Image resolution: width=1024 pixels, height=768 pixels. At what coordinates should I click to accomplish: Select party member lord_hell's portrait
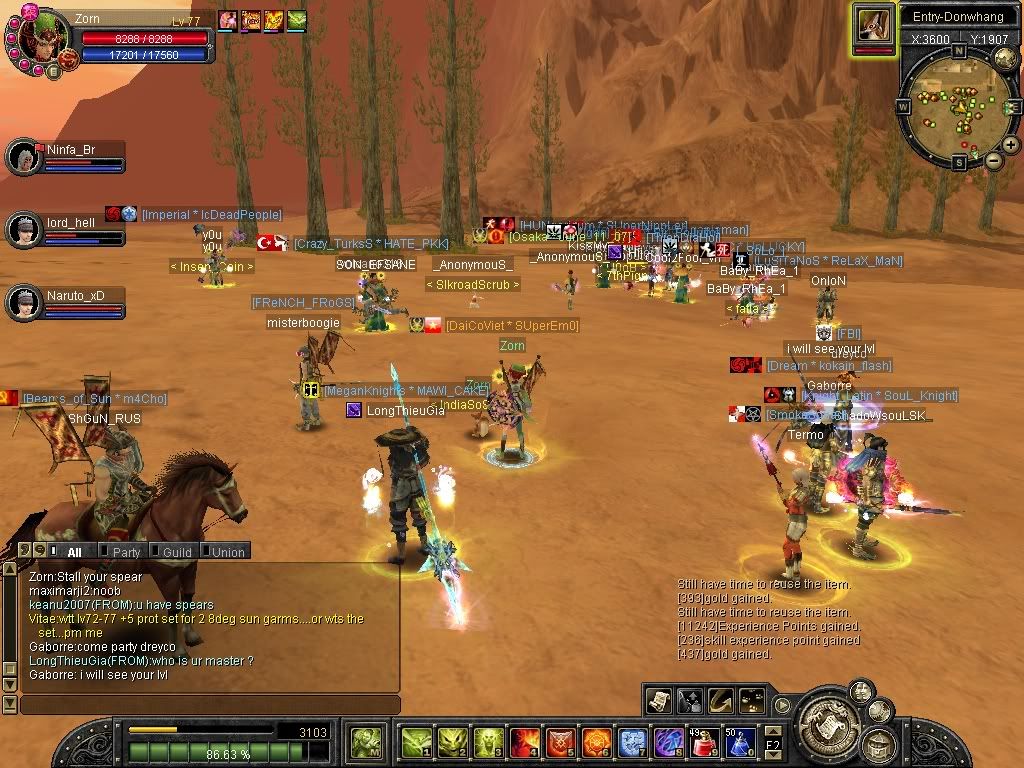click(x=22, y=230)
